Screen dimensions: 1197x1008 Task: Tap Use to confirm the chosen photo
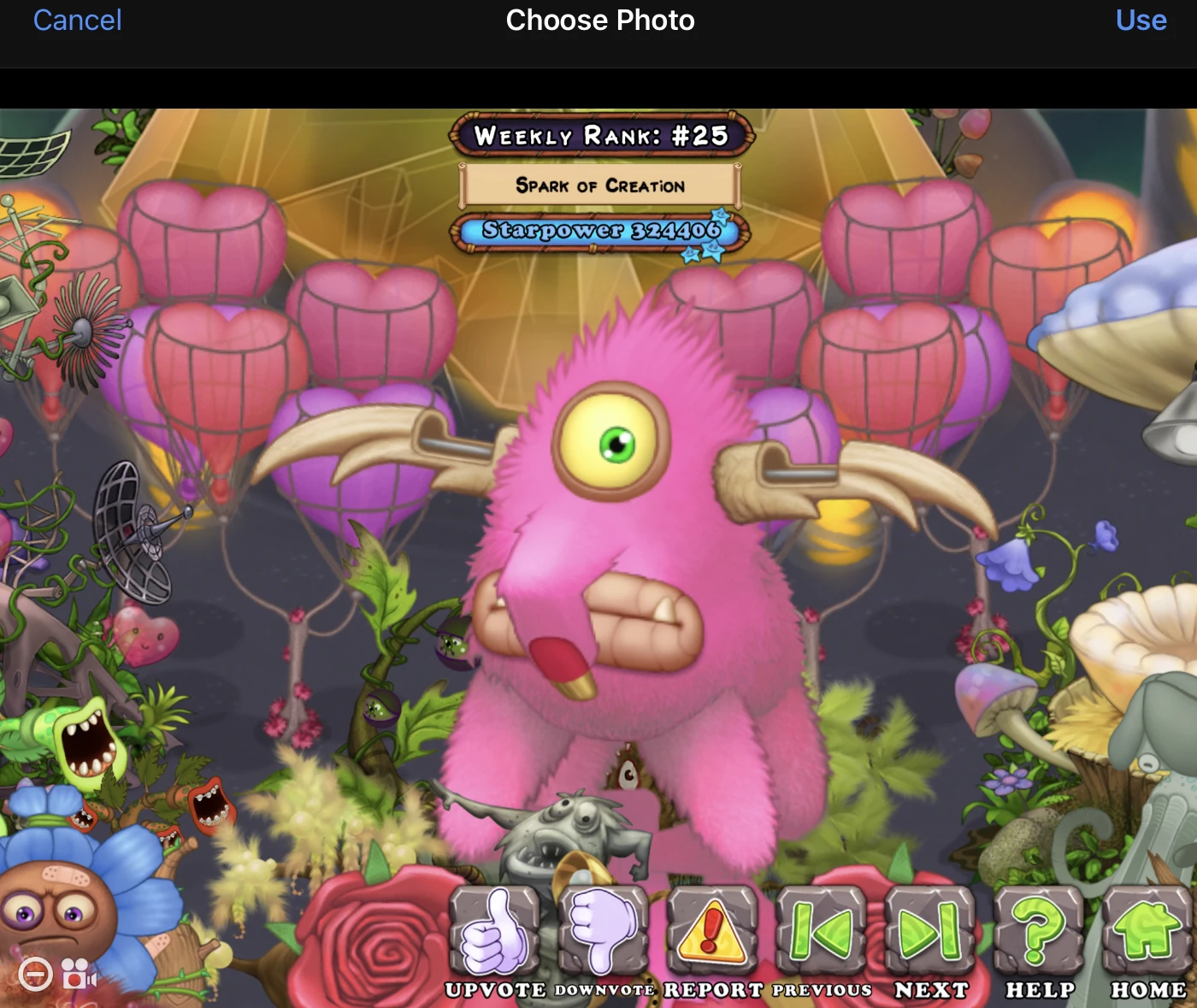point(1141,21)
